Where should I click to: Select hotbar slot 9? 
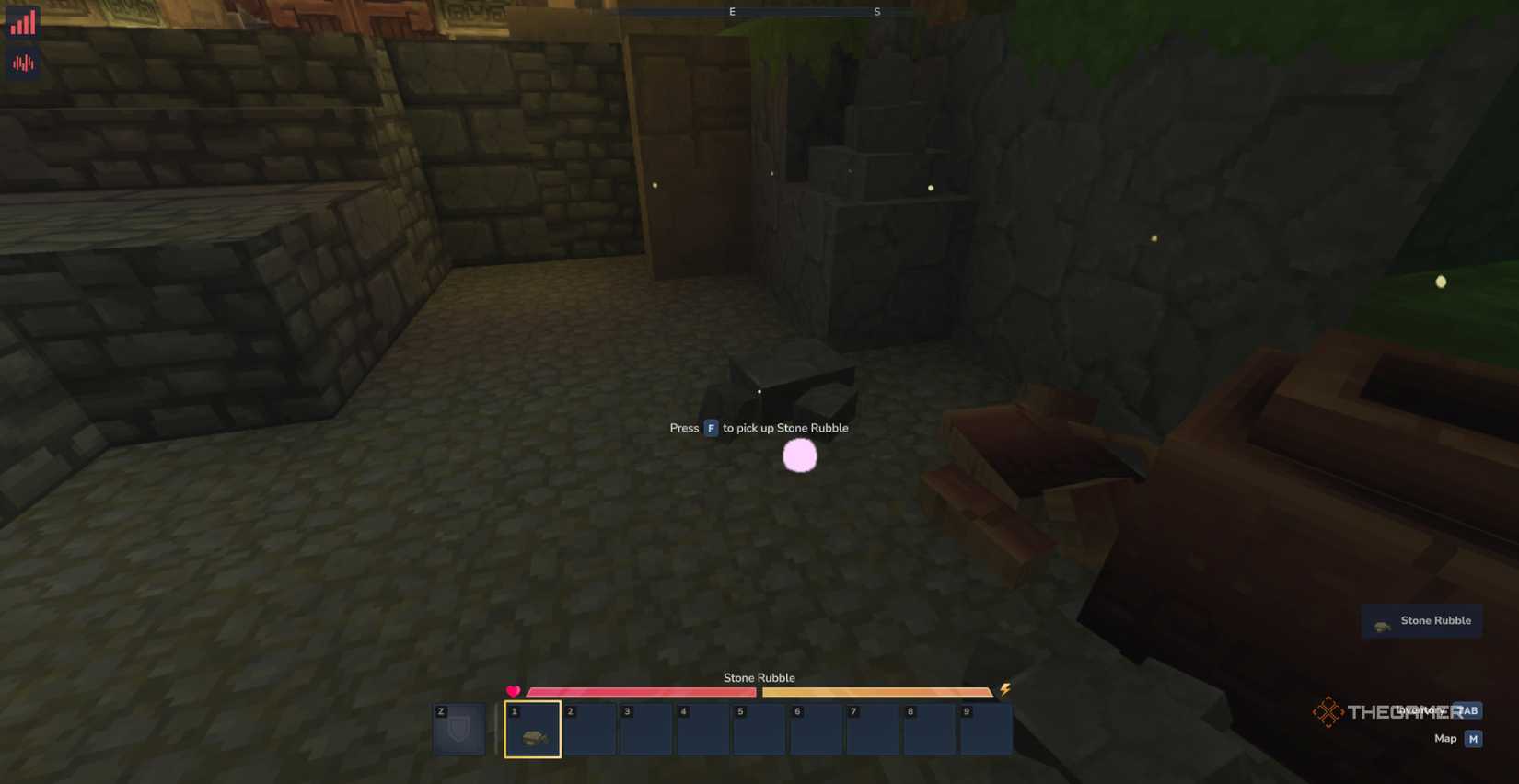coord(984,730)
